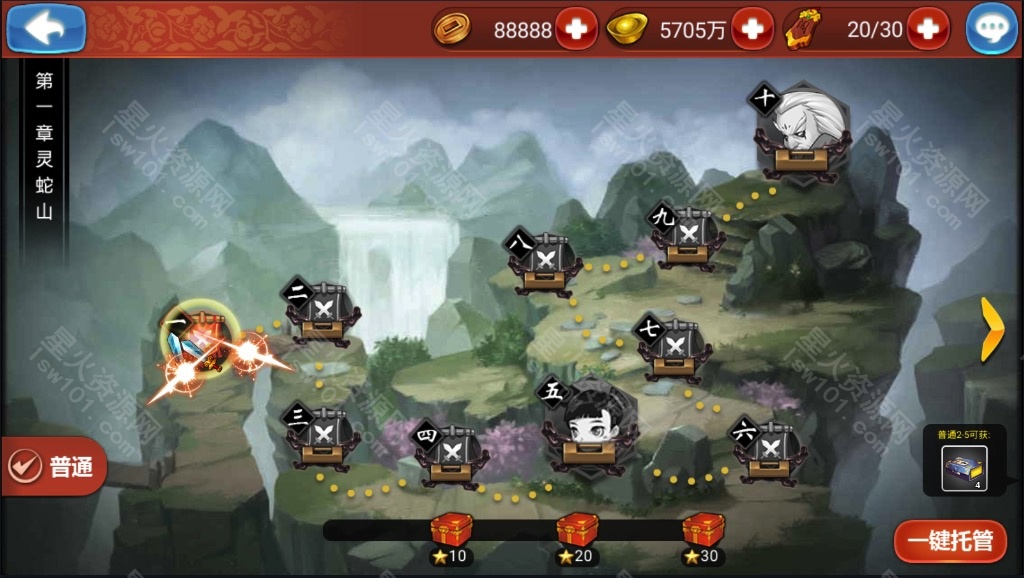Screen dimensions: 1024x578
Task: Toggle the 普通 difficulty button
Action: coord(53,466)
